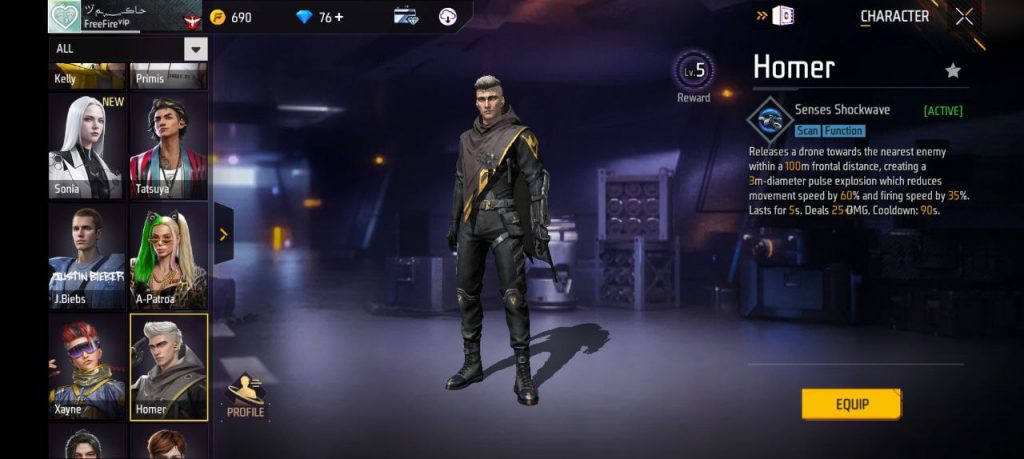Pick the J.Biebs character portrait
1024x459 pixels.
[x=87, y=256]
